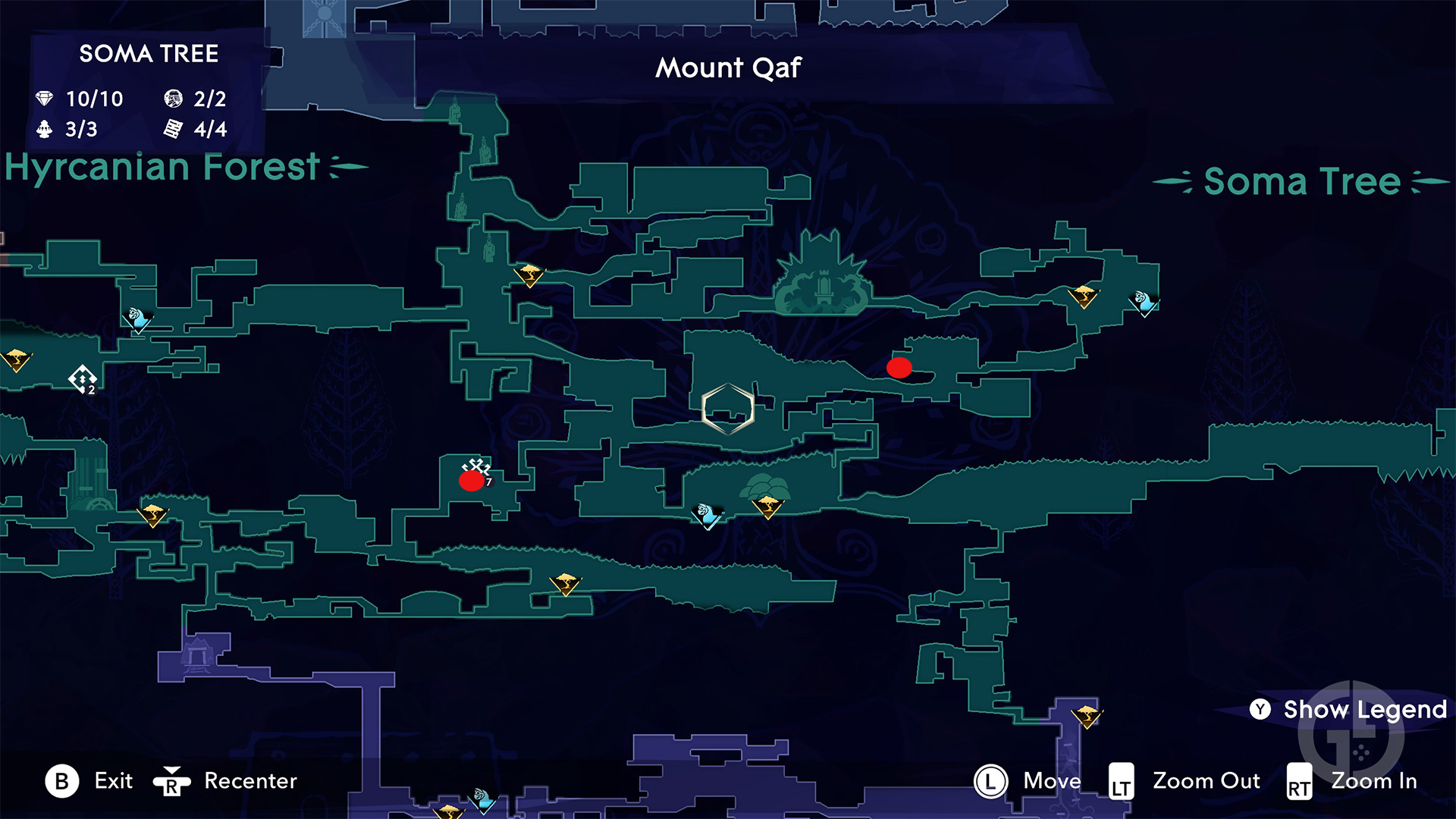Select the hexagonal map cursor
This screenshot has width=1456, height=819.
tap(727, 409)
